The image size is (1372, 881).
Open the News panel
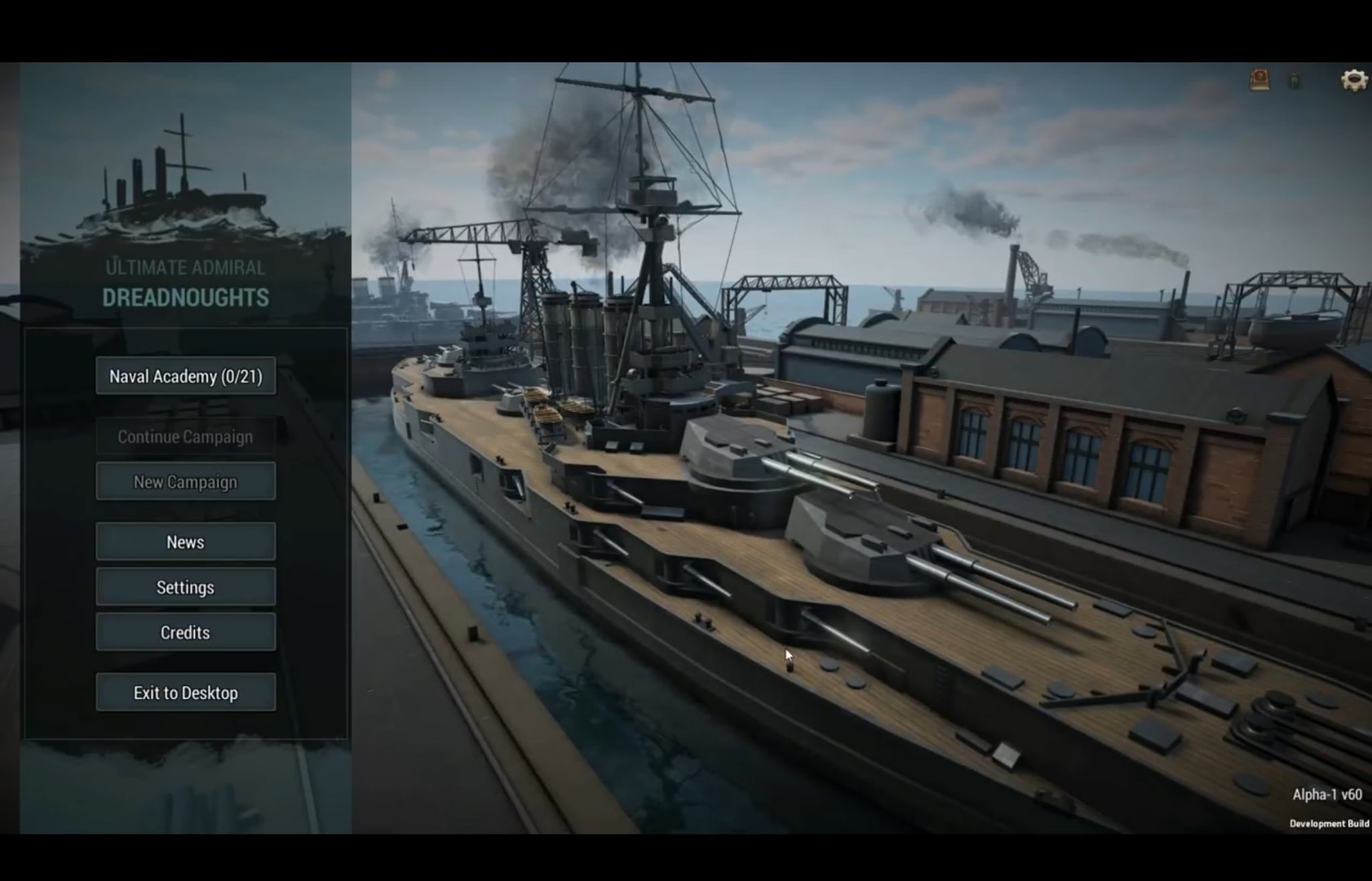[185, 542]
